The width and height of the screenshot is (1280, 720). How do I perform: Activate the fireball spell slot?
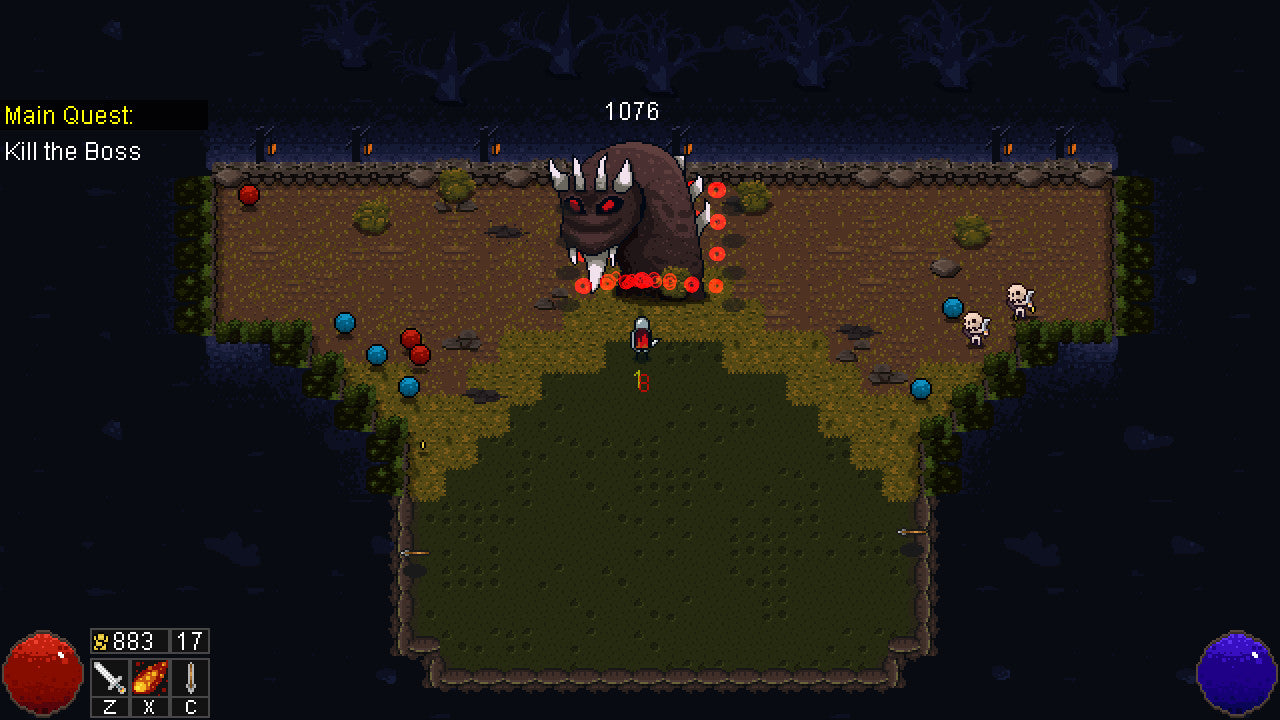tap(150, 677)
